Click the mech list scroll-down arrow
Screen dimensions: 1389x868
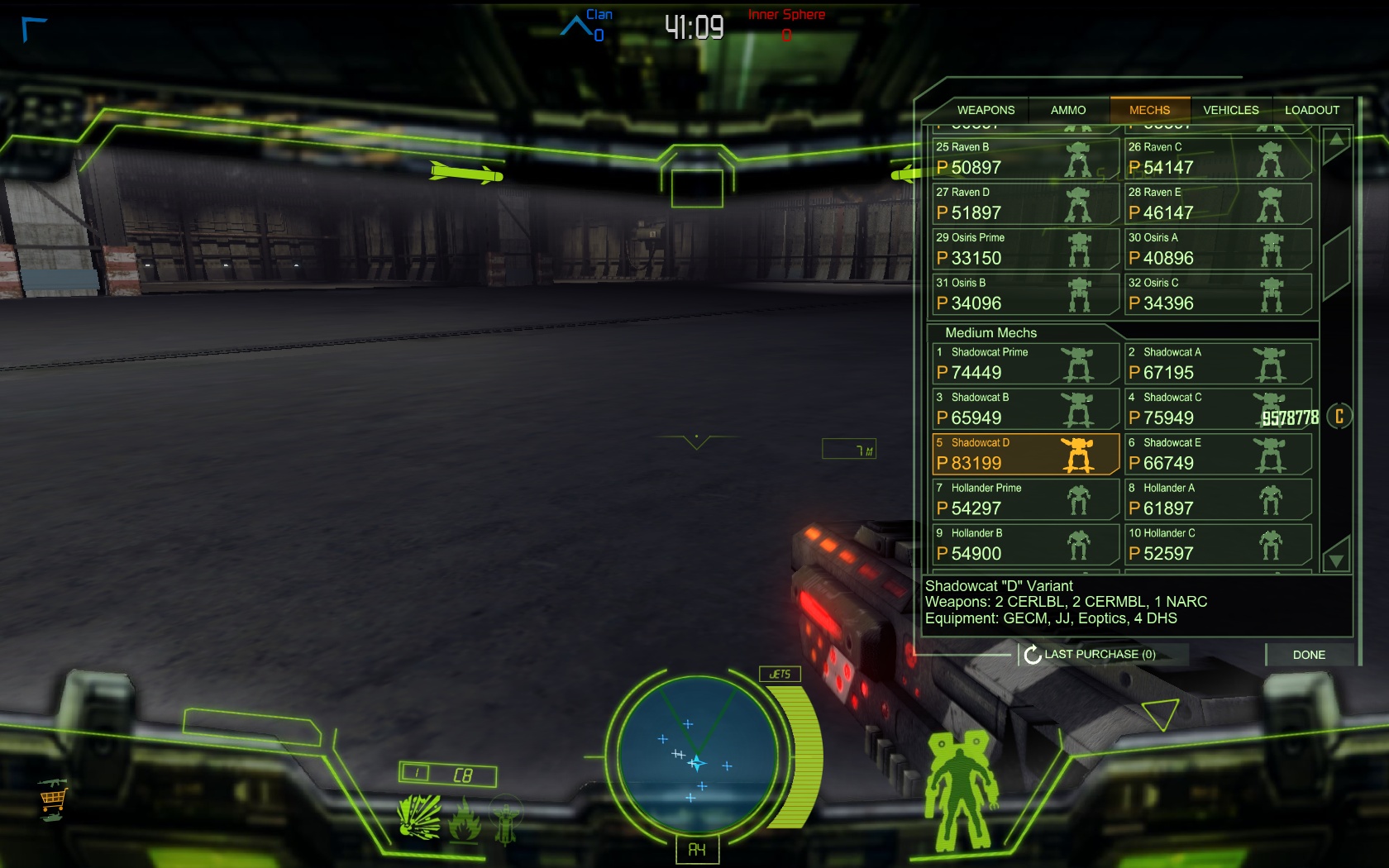1336,559
